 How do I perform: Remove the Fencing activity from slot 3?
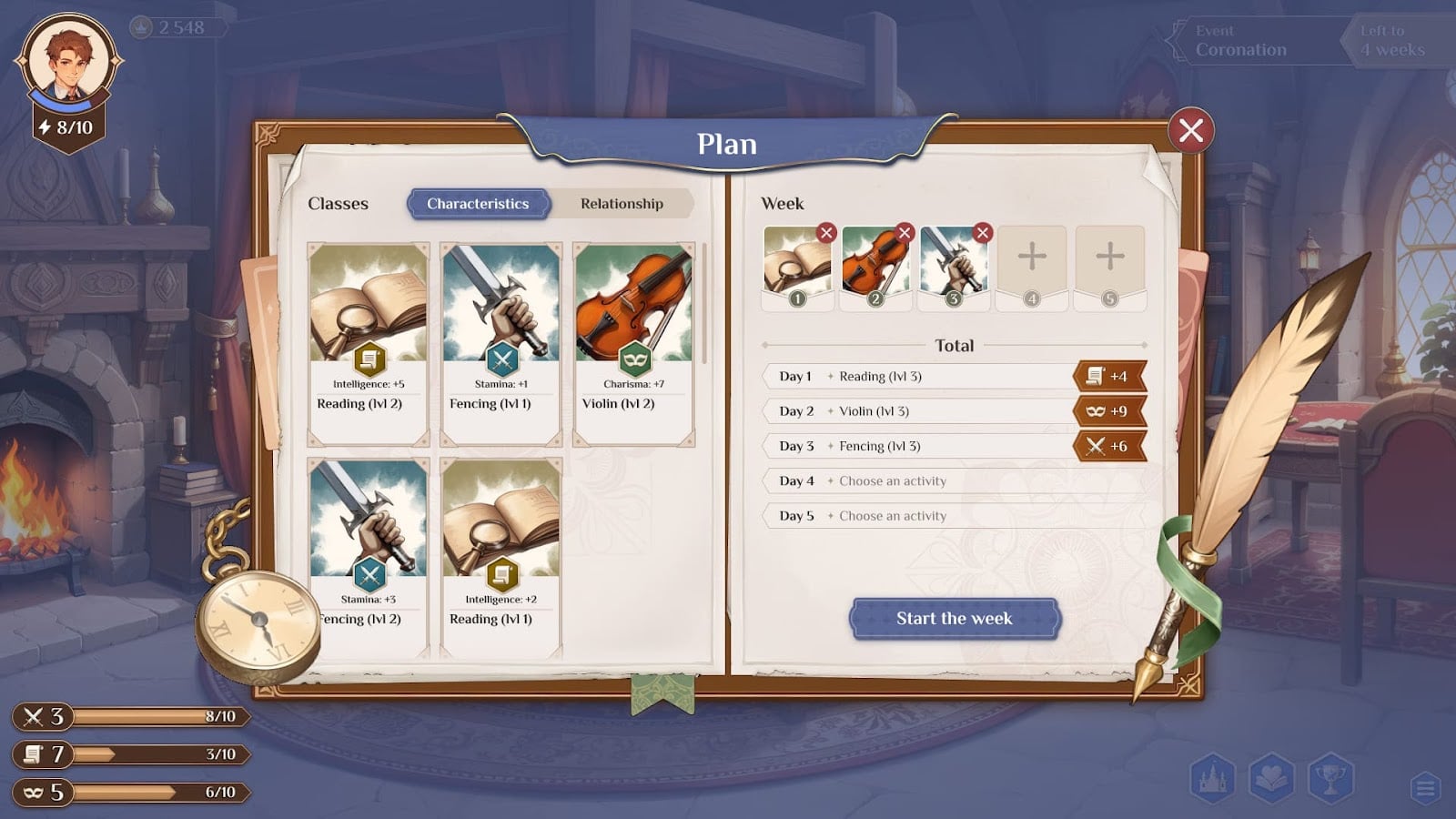(982, 233)
